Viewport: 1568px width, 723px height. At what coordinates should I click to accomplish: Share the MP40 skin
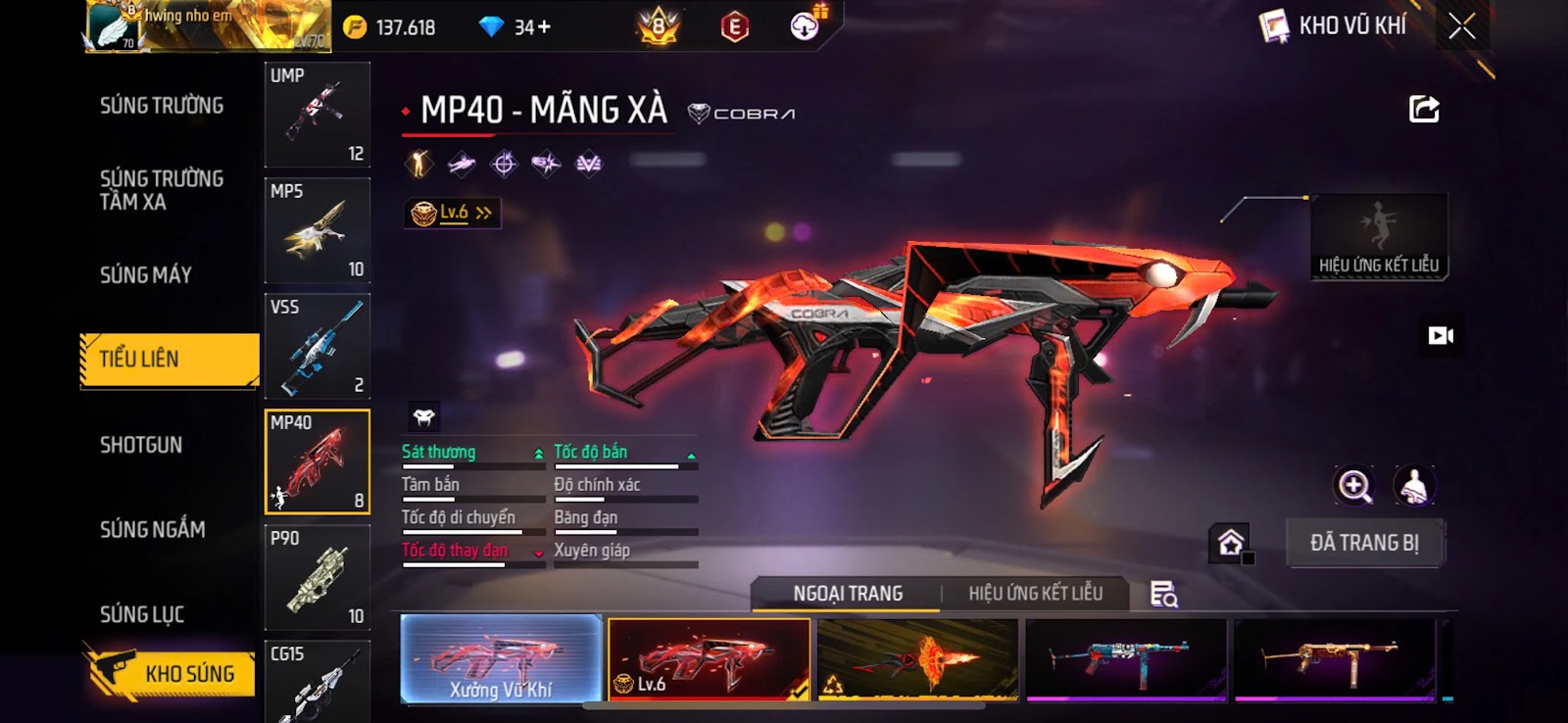click(x=1423, y=109)
